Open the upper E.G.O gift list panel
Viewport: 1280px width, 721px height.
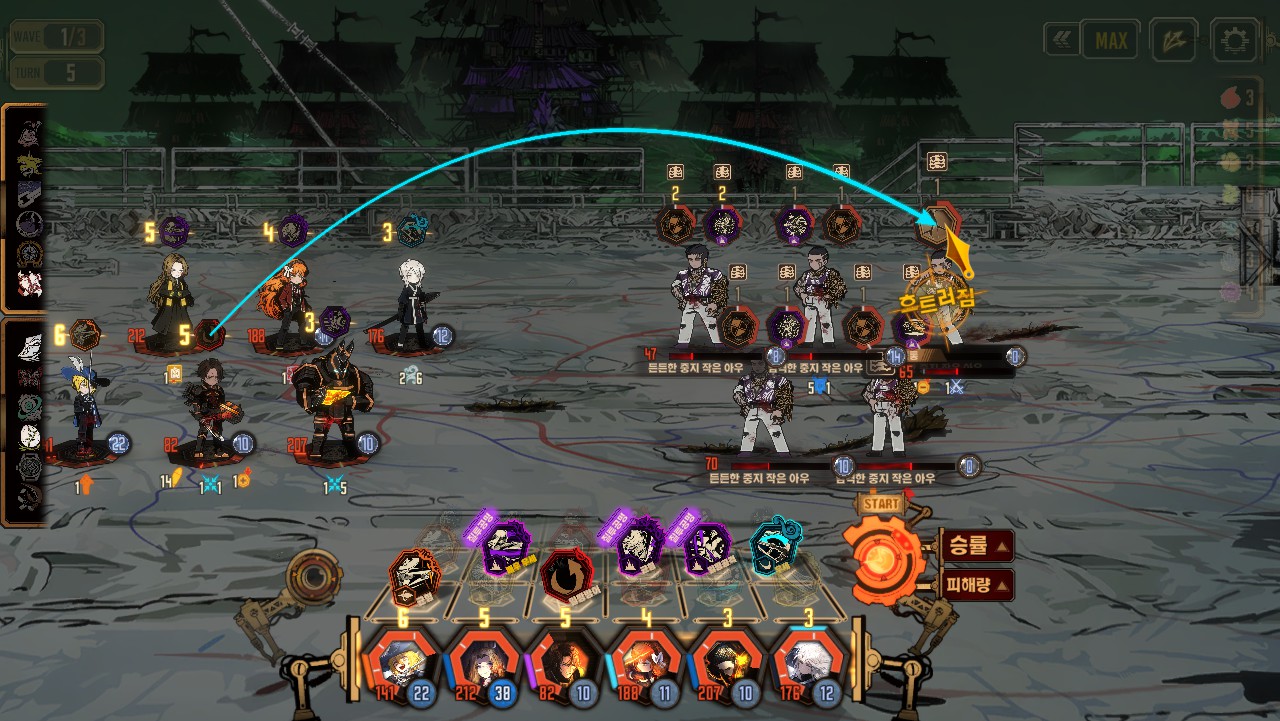click(x=24, y=206)
